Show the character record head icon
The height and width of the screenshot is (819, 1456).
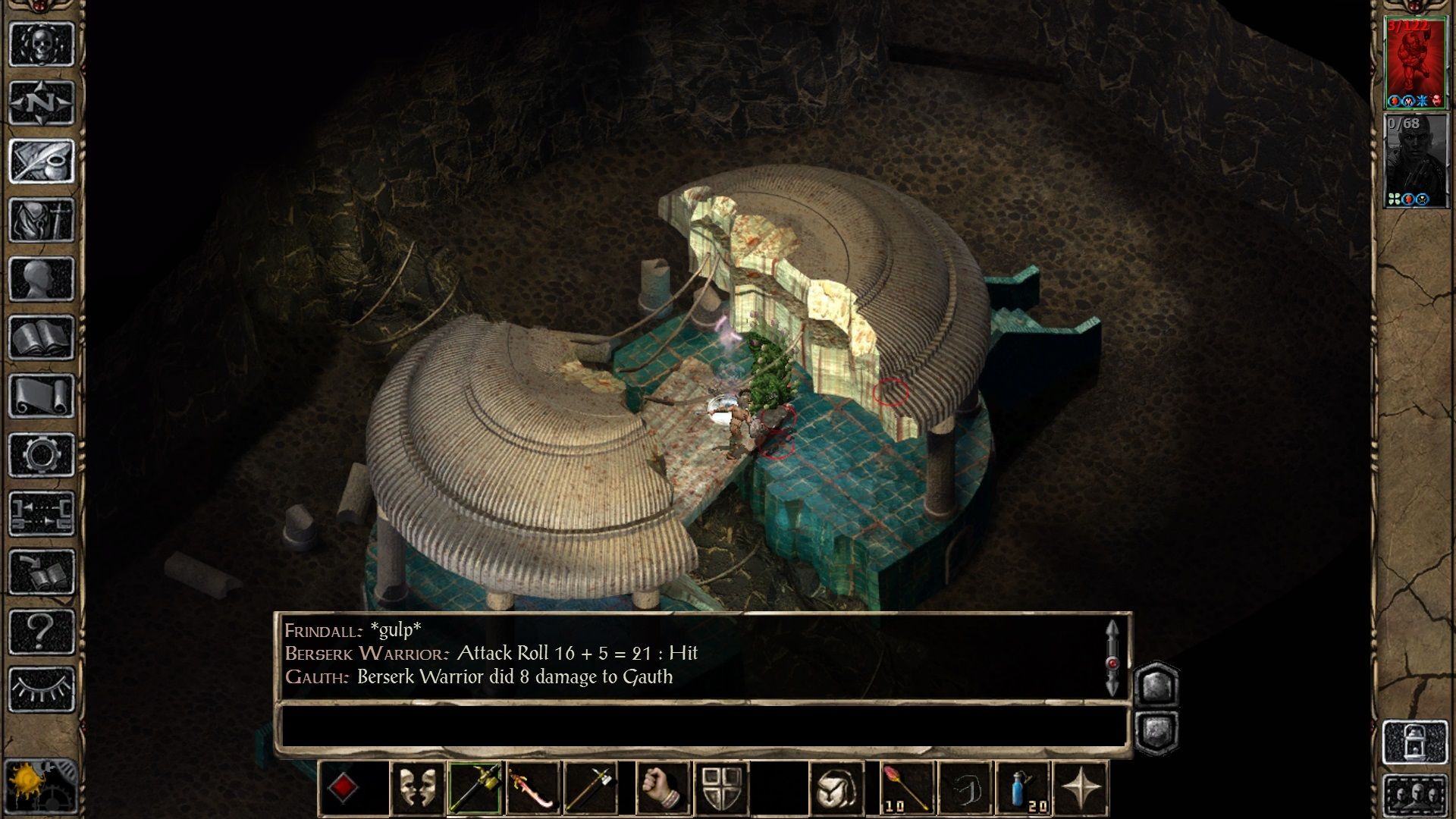pyautogui.click(x=42, y=278)
